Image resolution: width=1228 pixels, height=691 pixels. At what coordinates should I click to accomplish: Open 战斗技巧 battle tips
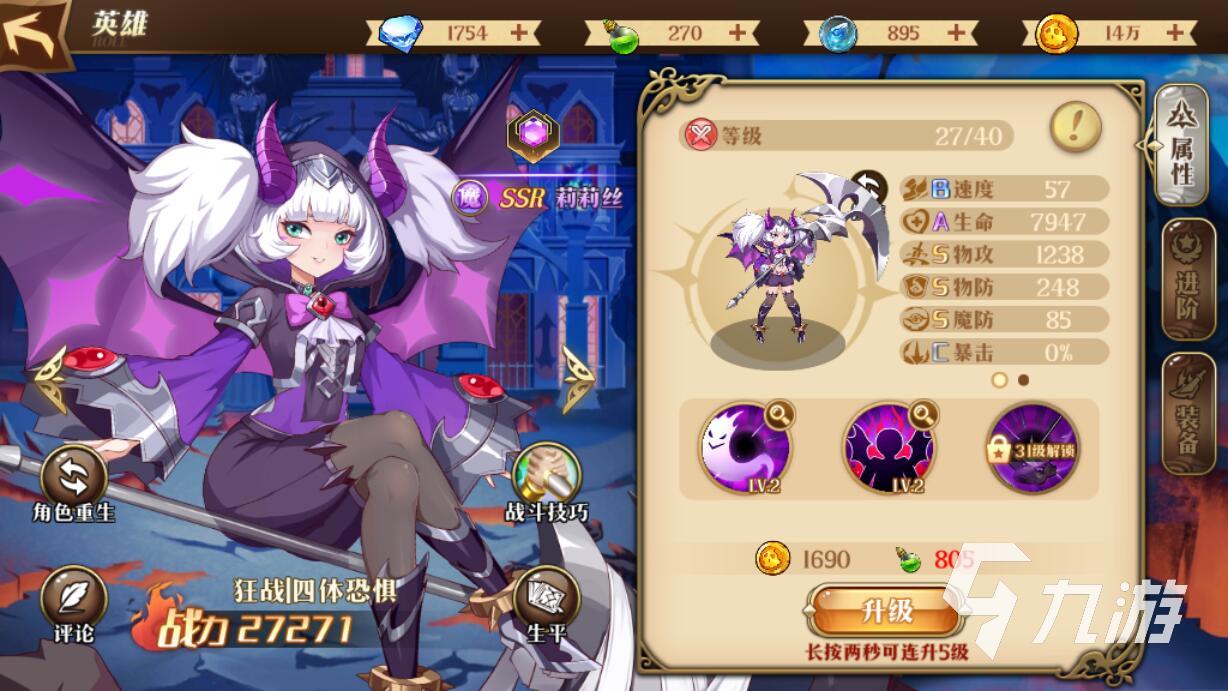pos(546,480)
